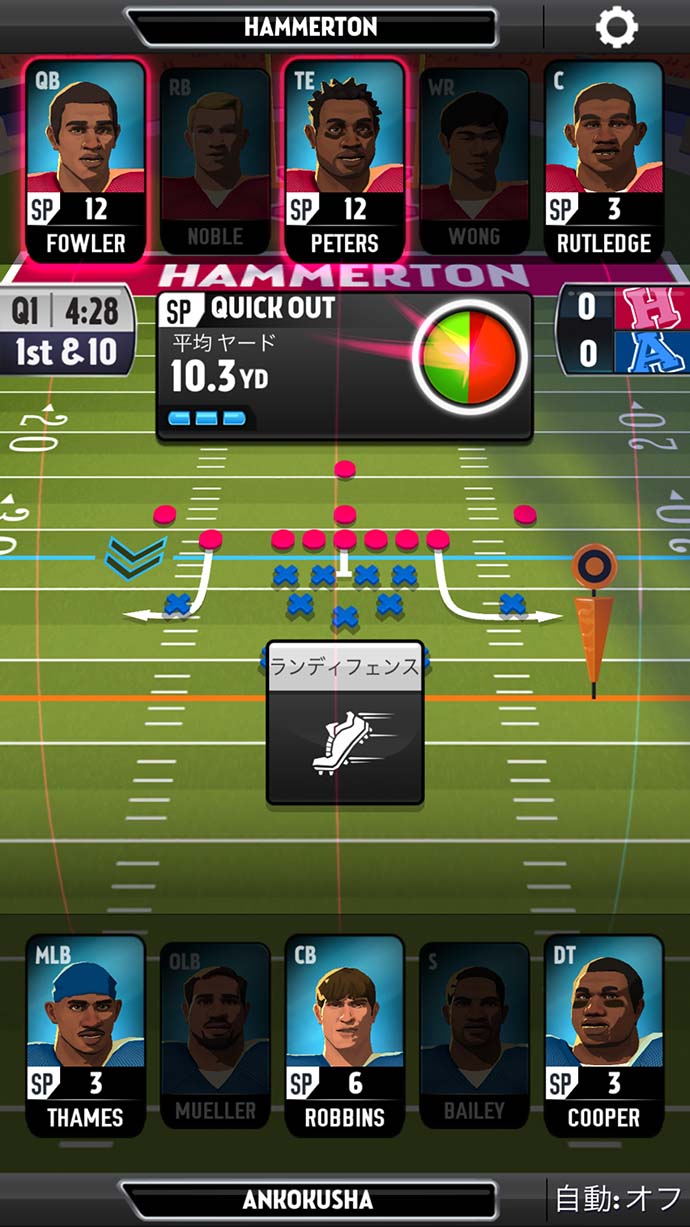Select C Rutledge player card
The width and height of the screenshot is (690, 1227).
604,160
